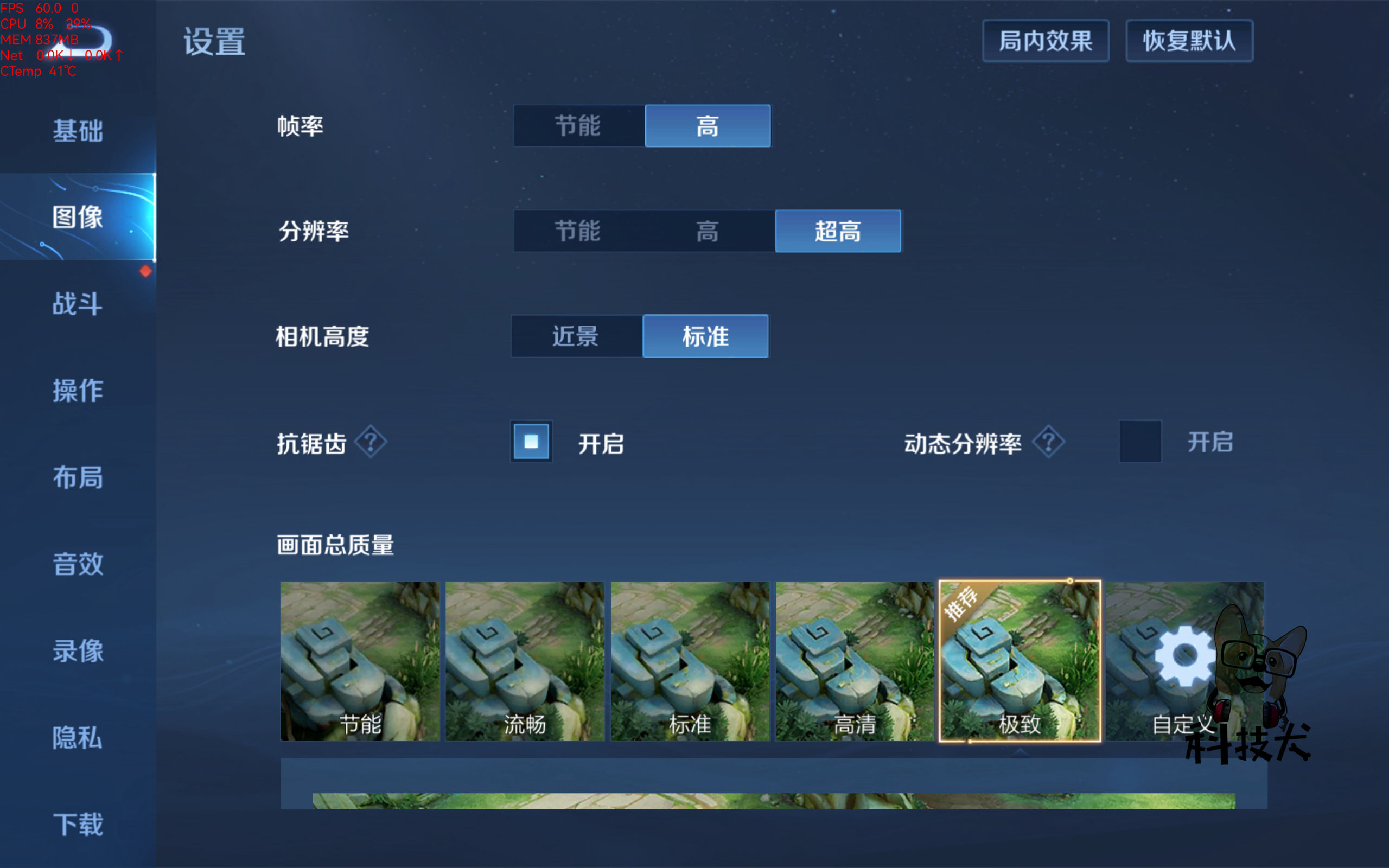Disable the 抗锯齿 anti-aliasing checkbox
Viewport: 1389px width, 868px height.
click(531, 441)
